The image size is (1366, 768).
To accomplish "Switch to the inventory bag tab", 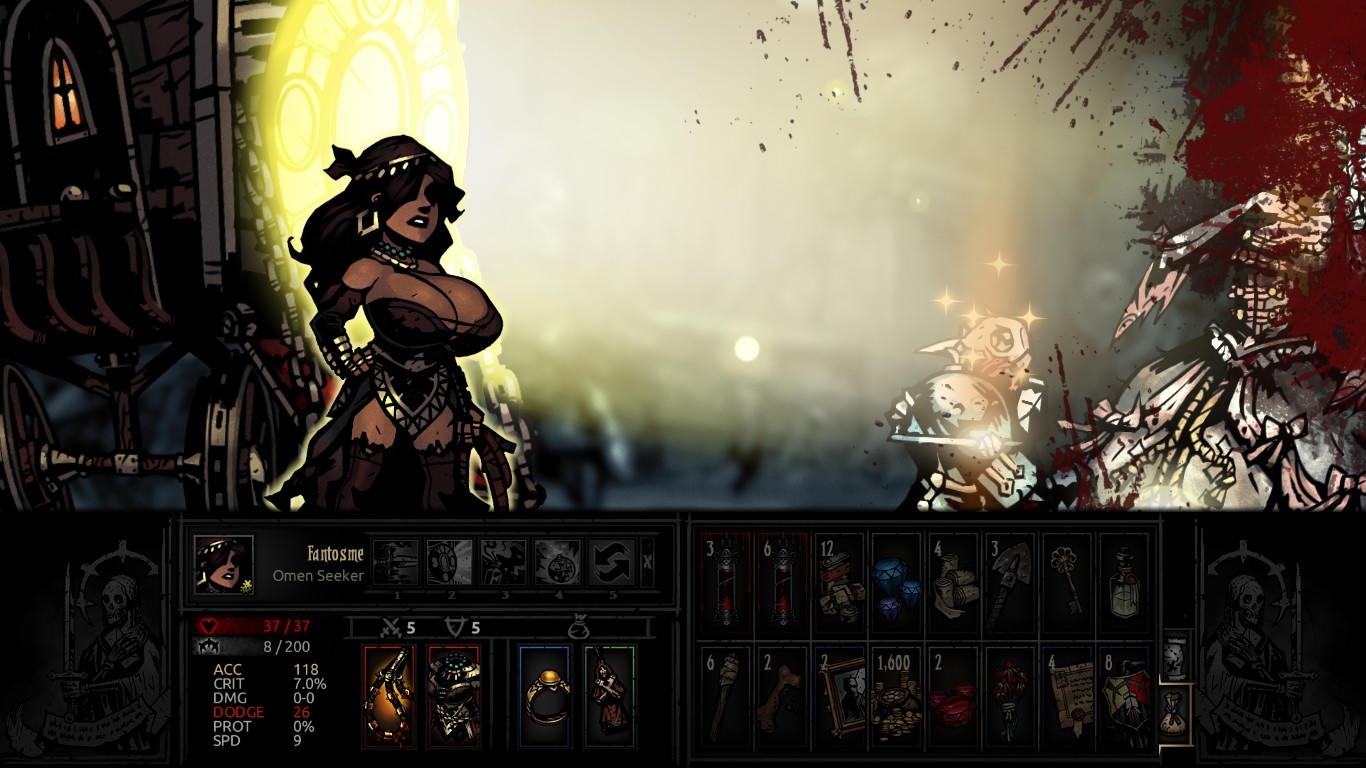I will (x=1176, y=712).
